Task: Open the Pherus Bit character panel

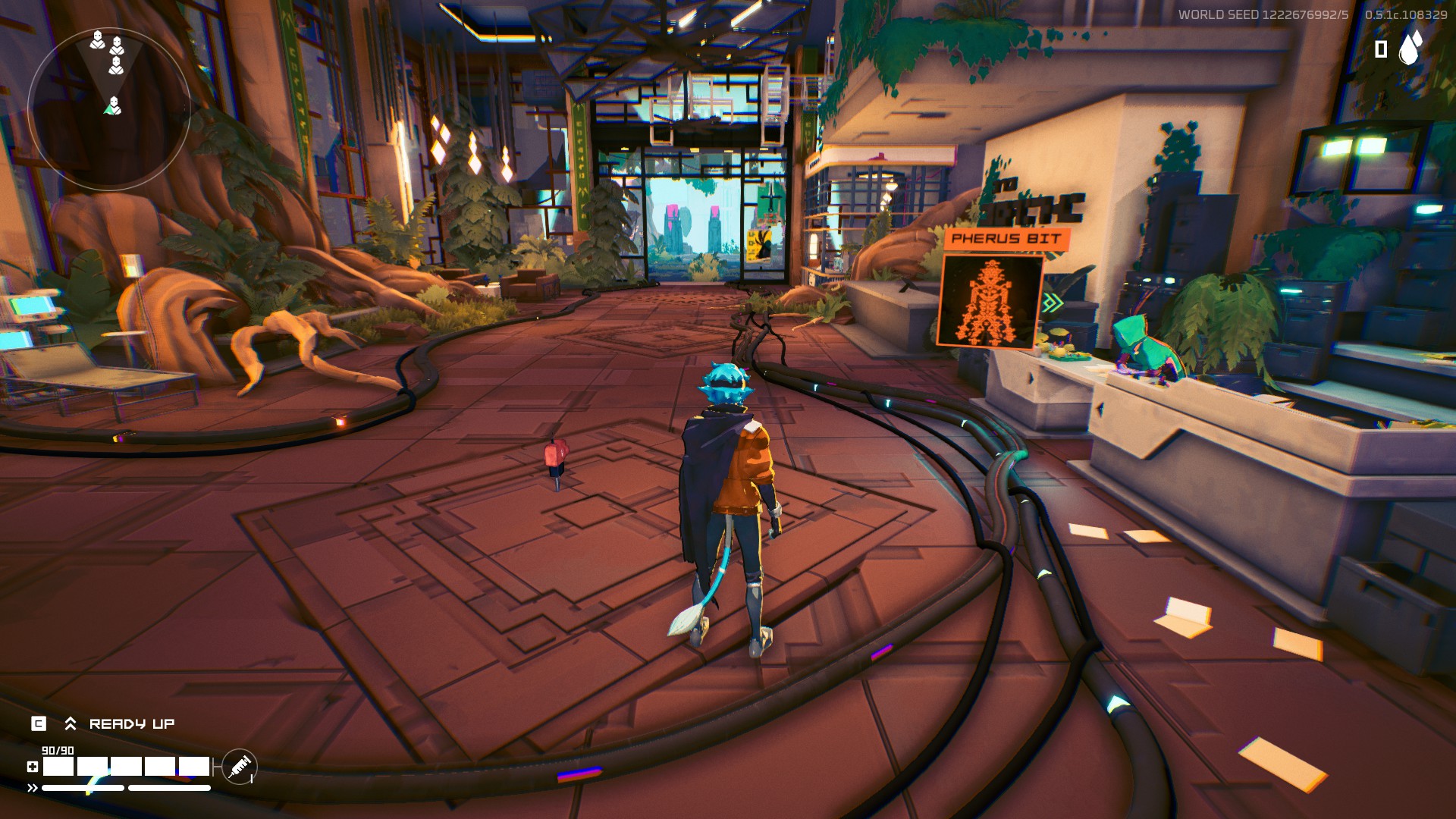Action: tap(990, 300)
